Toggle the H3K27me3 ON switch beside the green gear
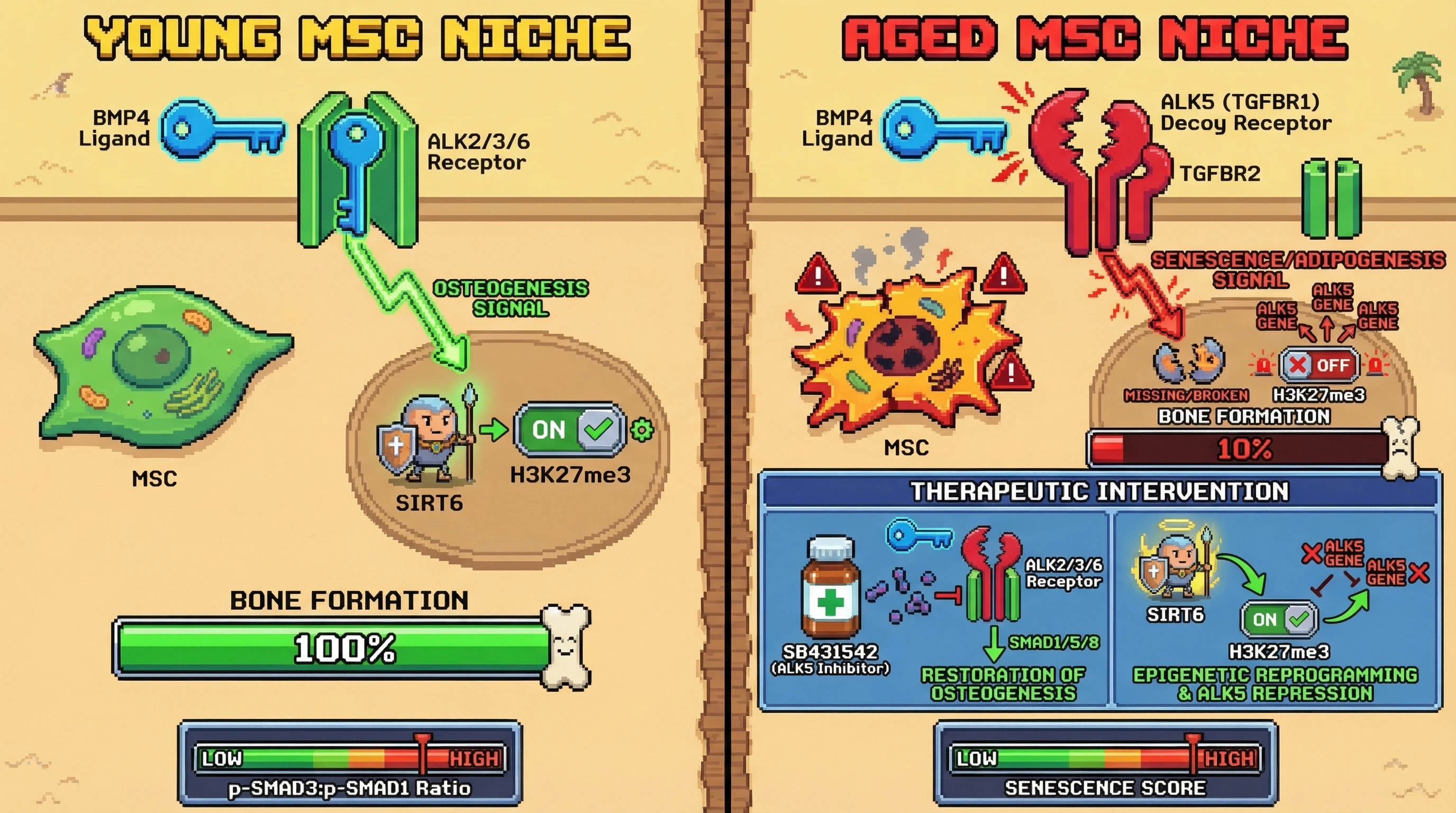Screen dimensions: 1456x813 pos(570,430)
